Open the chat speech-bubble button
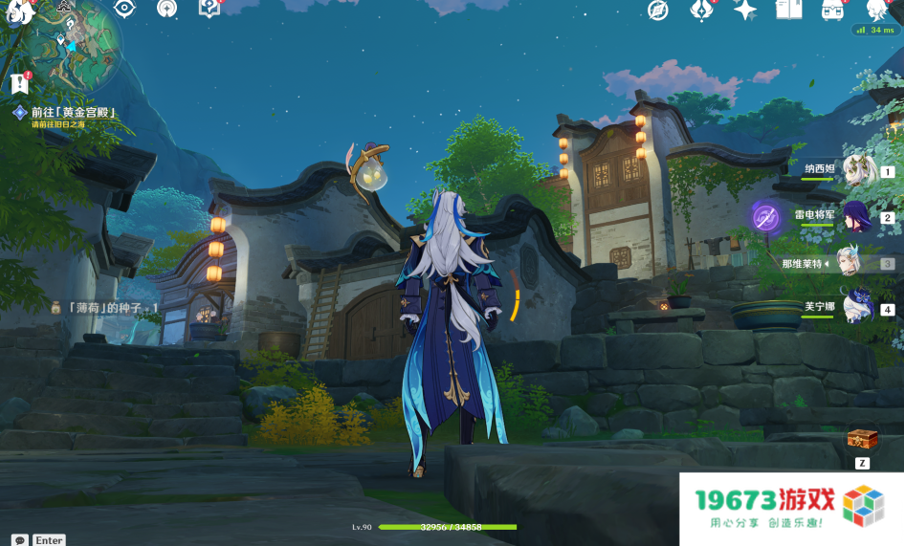The height and width of the screenshot is (546, 904). click(20, 540)
